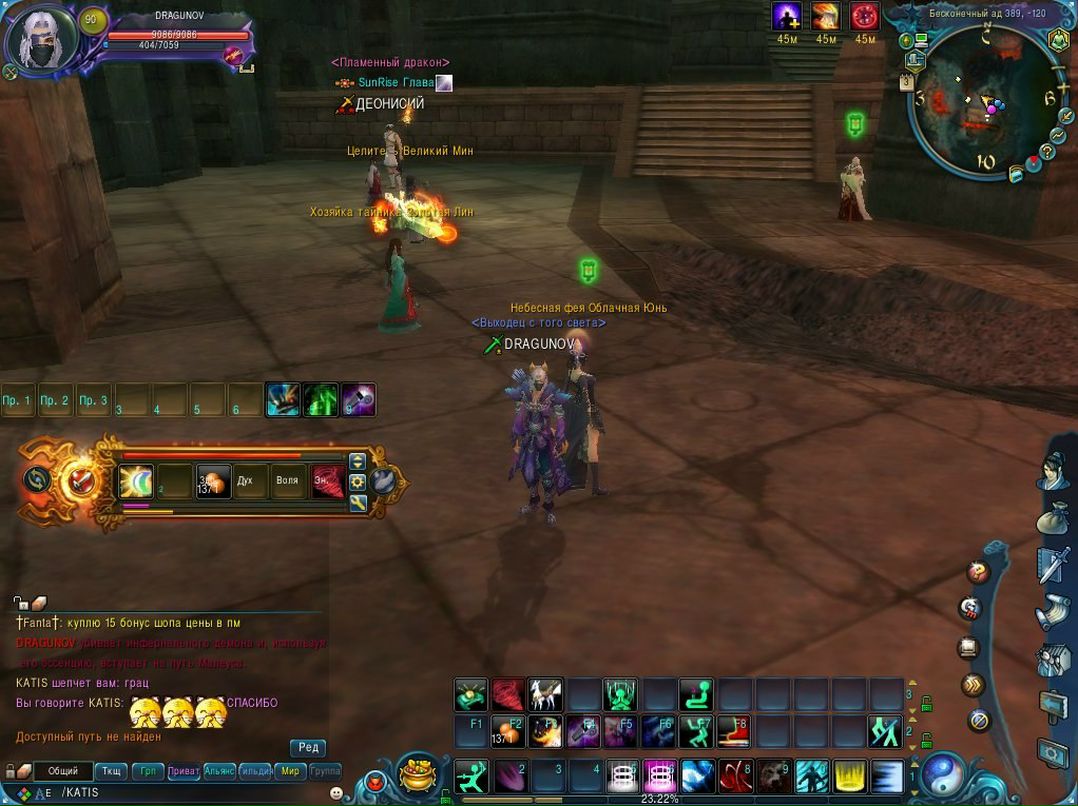Activate the Пр. 1 quick slot
Image resolution: width=1078 pixels, height=806 pixels.
point(17,400)
